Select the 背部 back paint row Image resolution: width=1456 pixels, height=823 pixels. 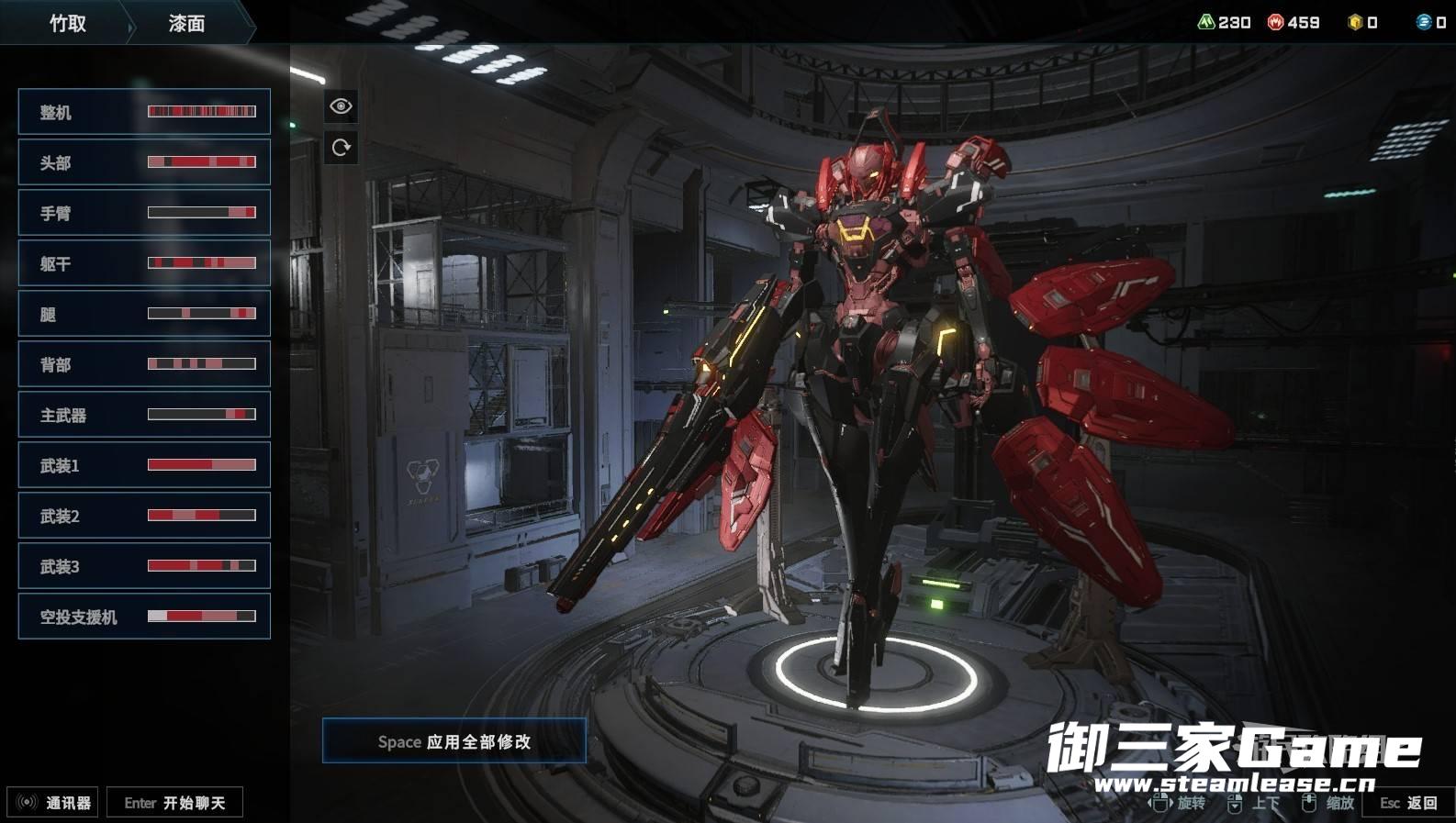point(144,364)
